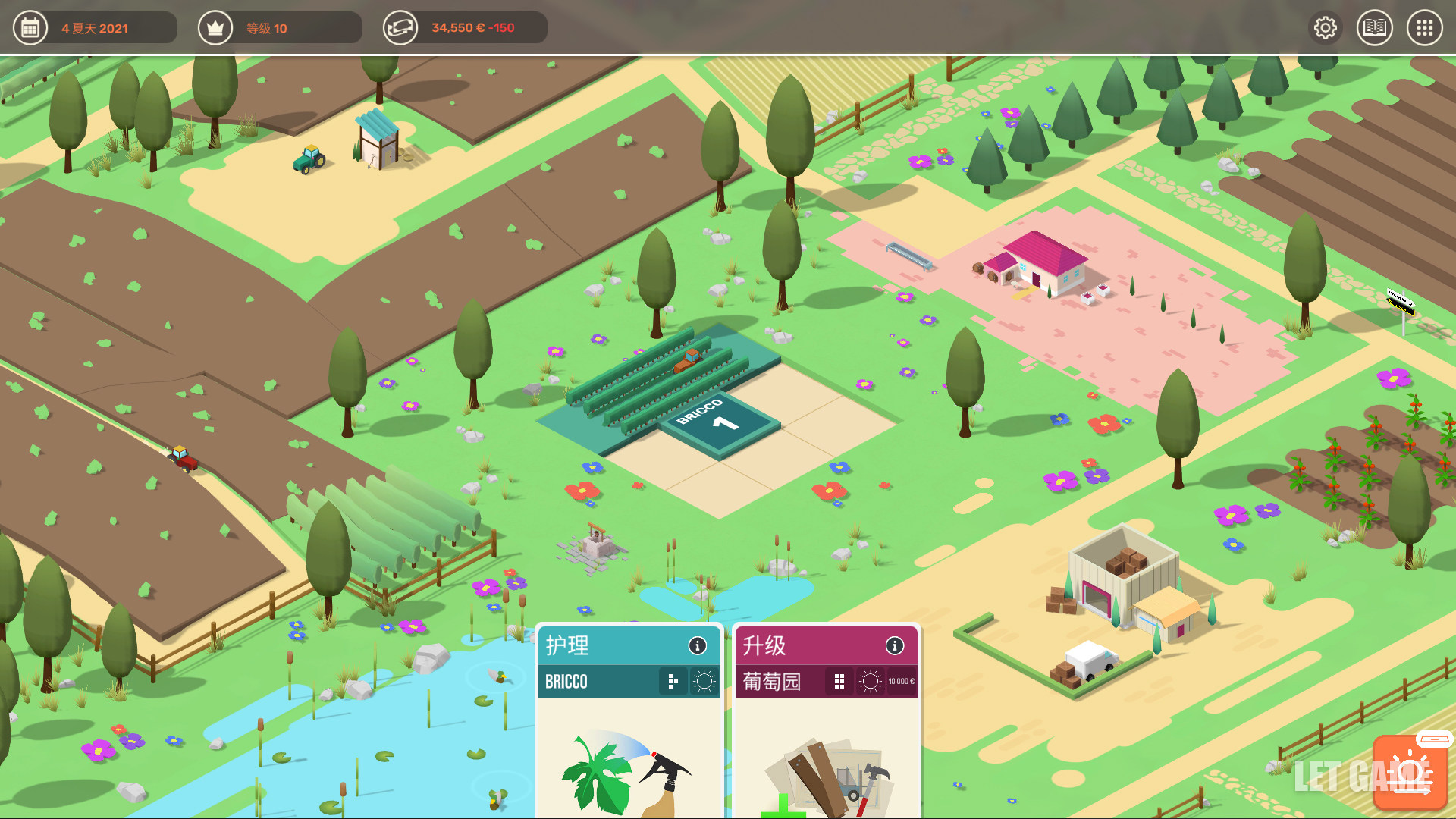Open the gear settings menu

pyautogui.click(x=1325, y=28)
